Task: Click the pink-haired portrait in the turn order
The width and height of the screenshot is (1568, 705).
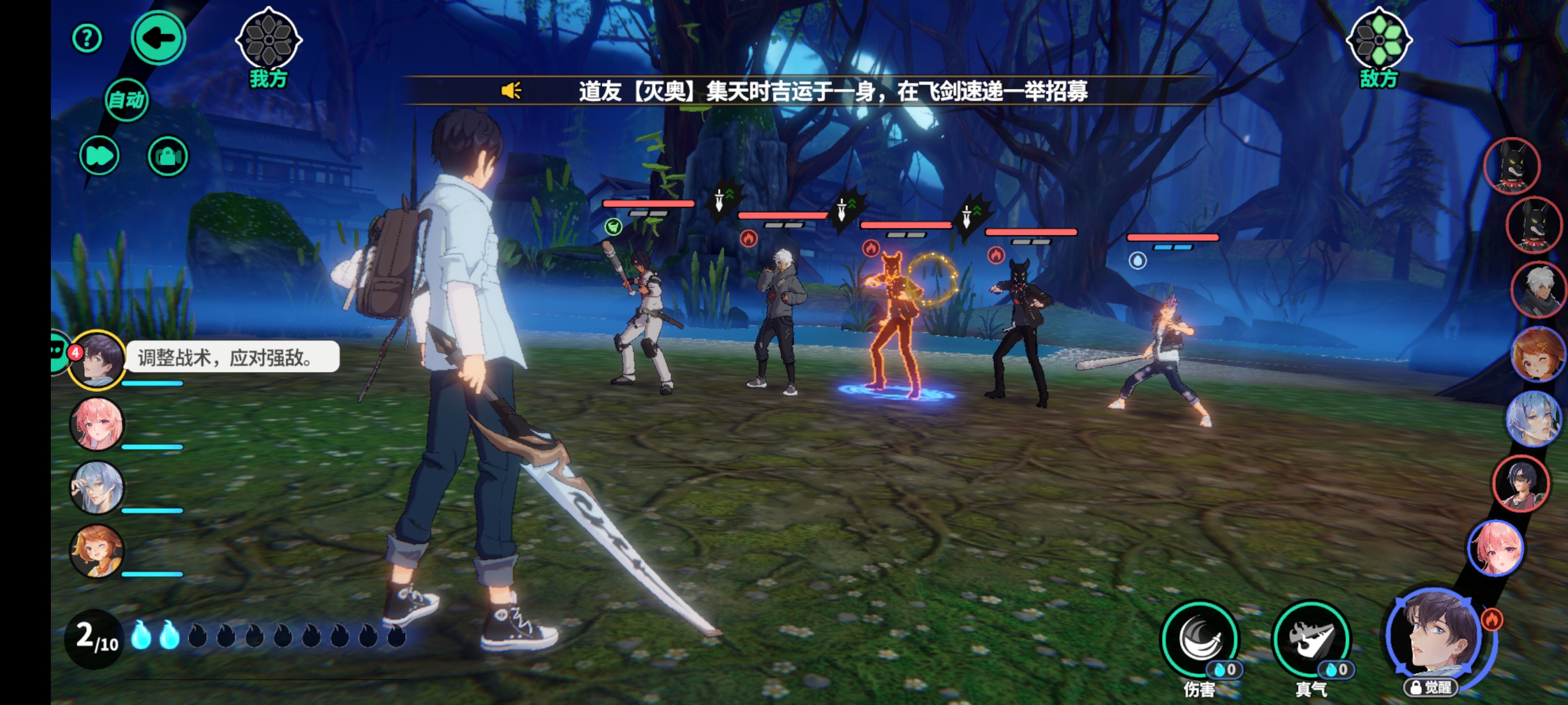Action: 1496,548
